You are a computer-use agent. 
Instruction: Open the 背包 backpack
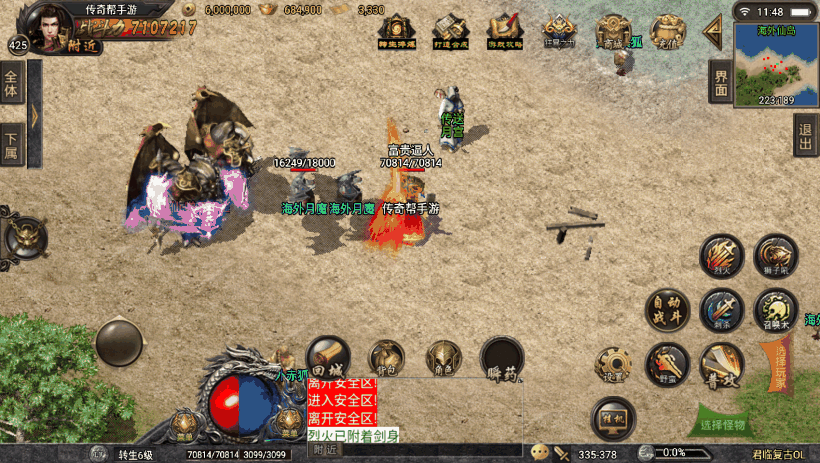point(386,357)
